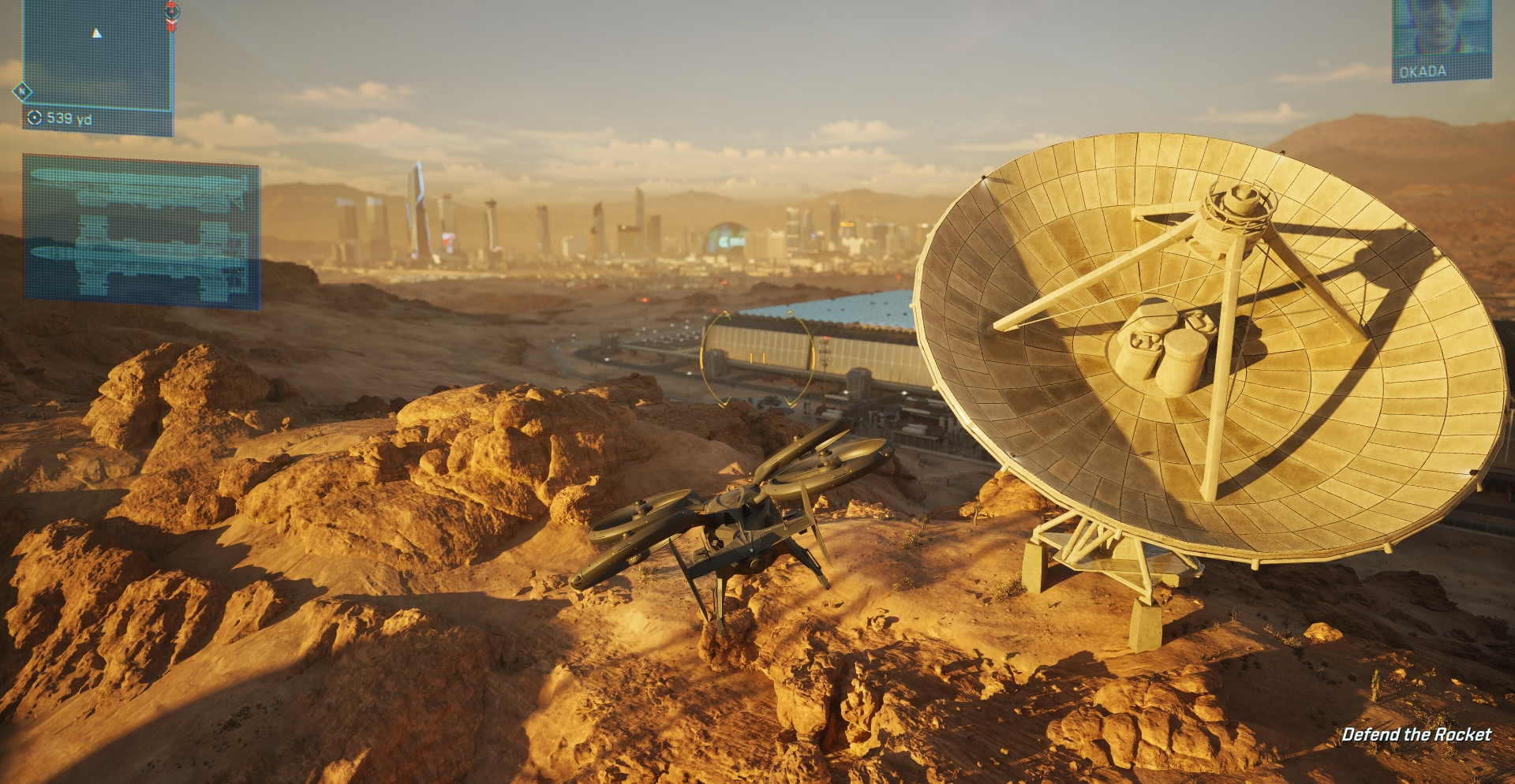
Task: Click the north compass indicator
Action: pos(22,92)
